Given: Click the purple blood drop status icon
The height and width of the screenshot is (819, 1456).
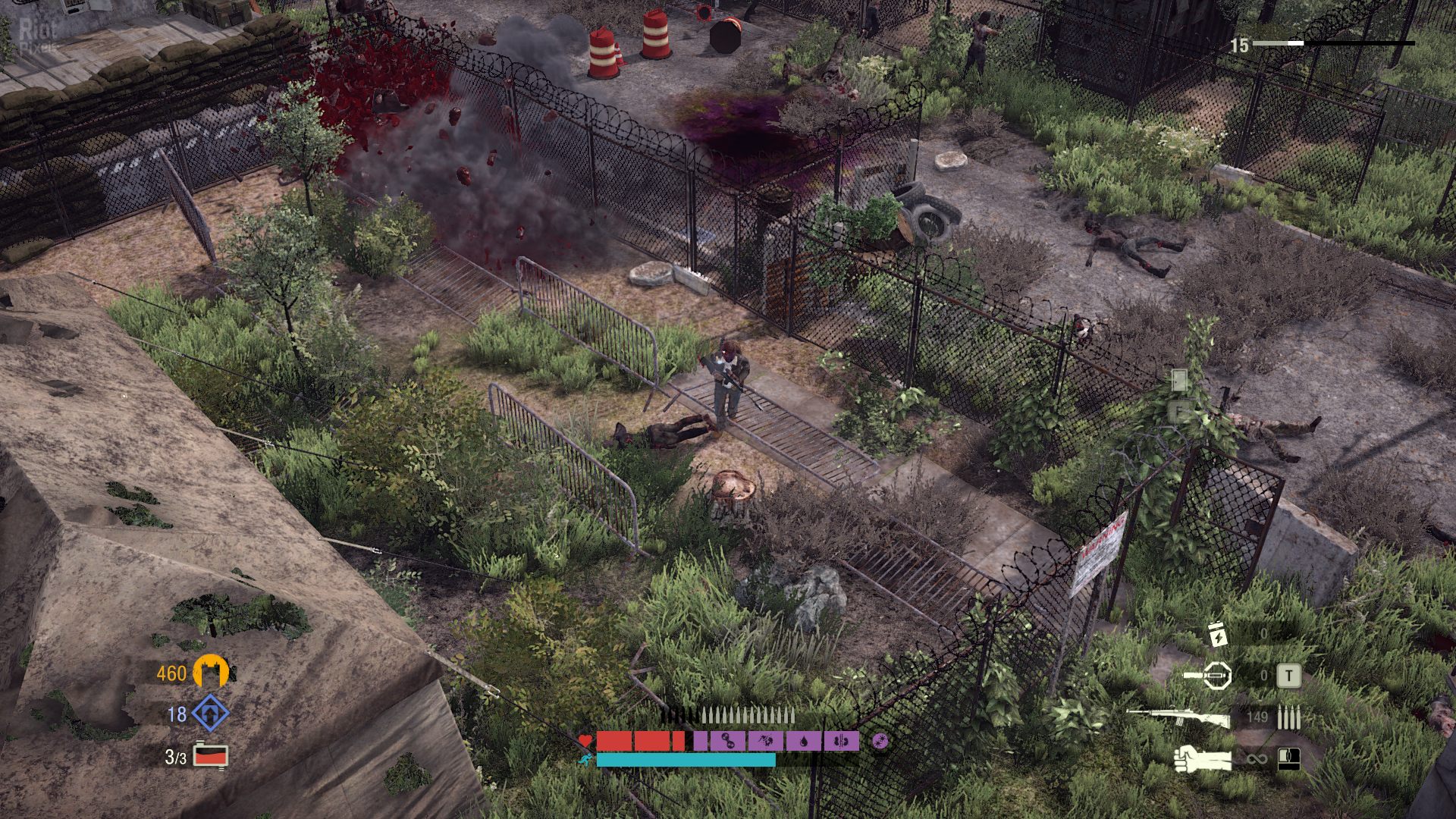Looking at the screenshot, I should (x=804, y=741).
